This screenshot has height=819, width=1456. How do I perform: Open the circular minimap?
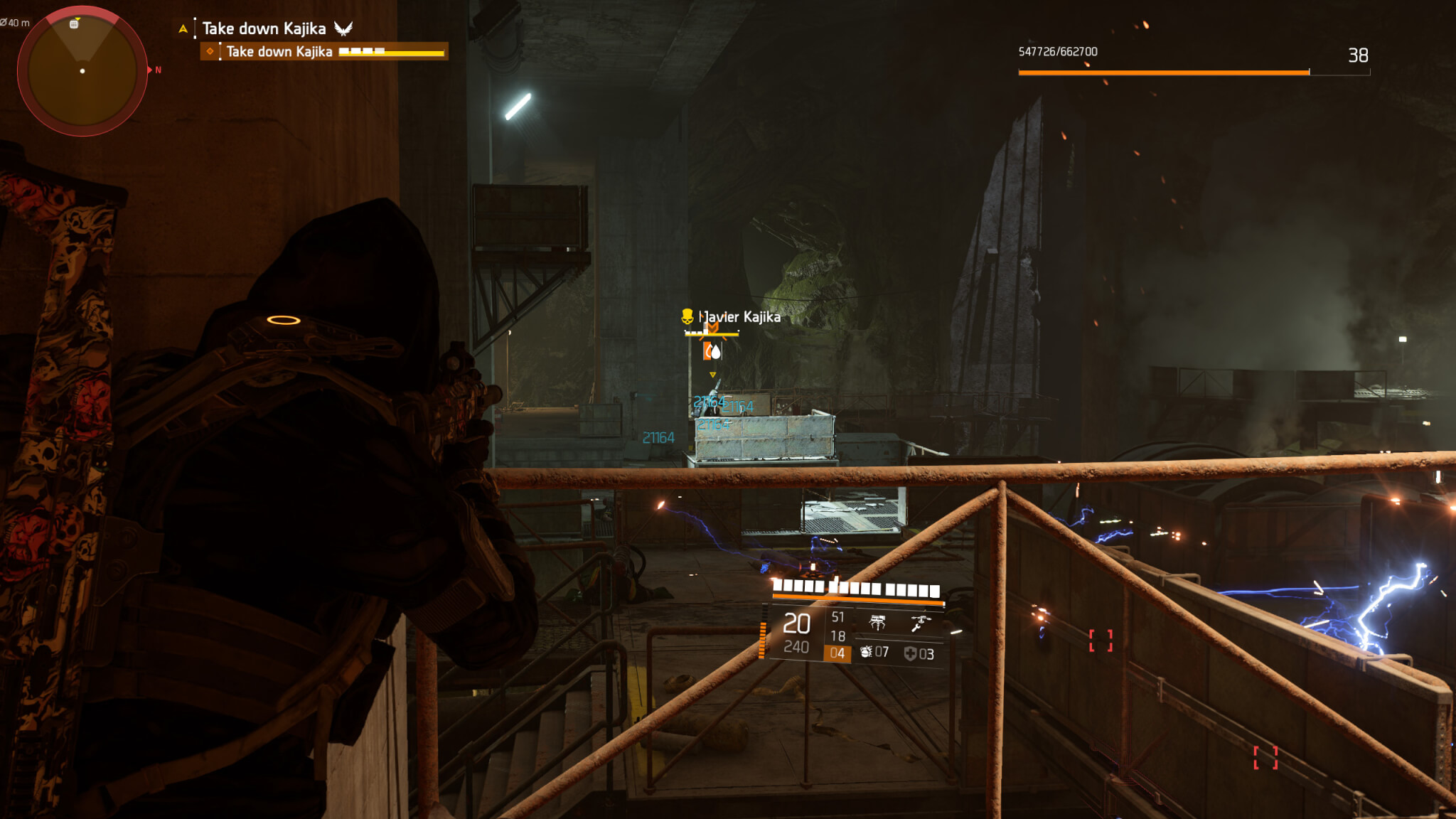click(82, 71)
